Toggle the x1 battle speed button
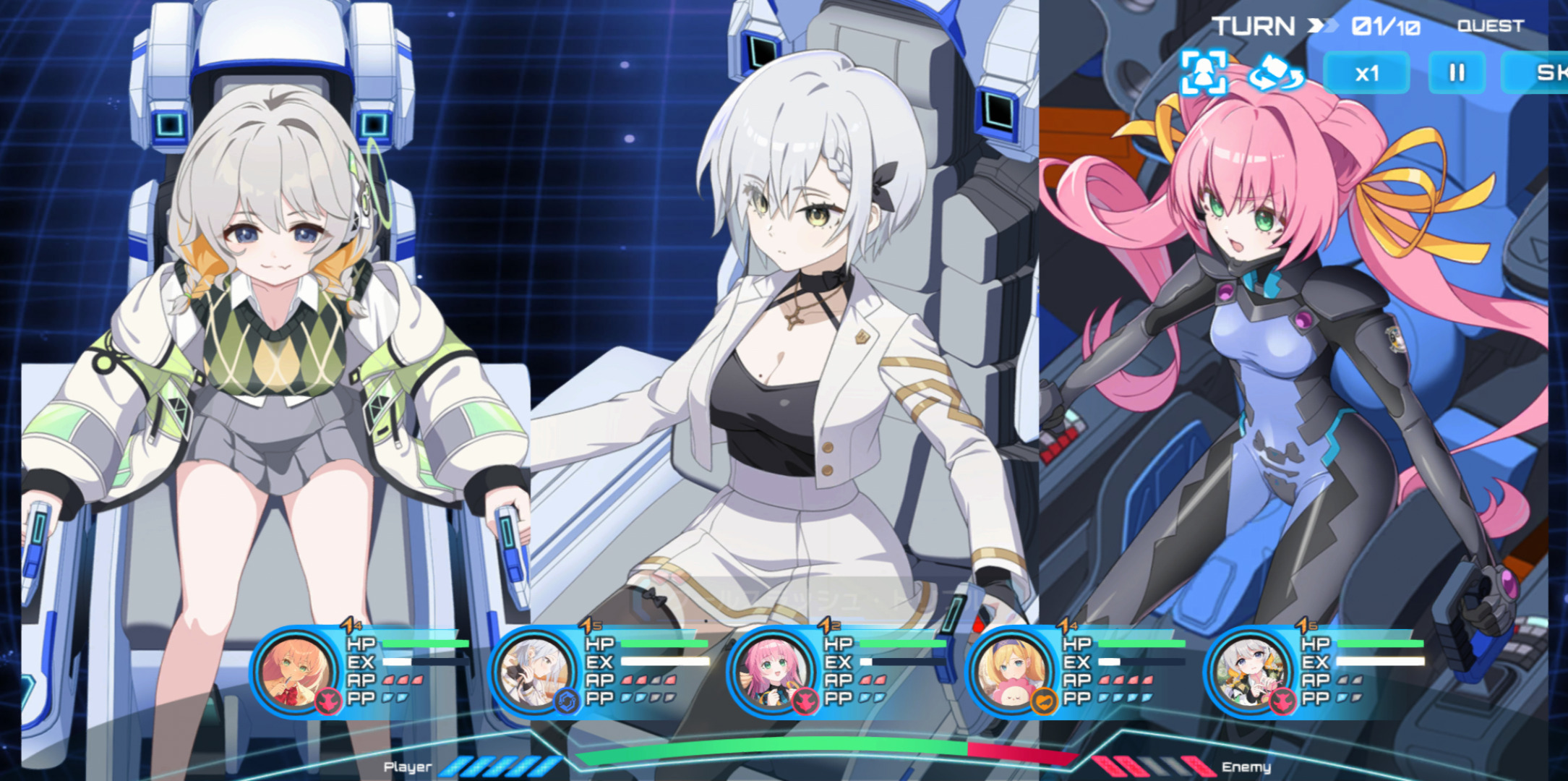This screenshot has width=1568, height=781. [x=1366, y=73]
